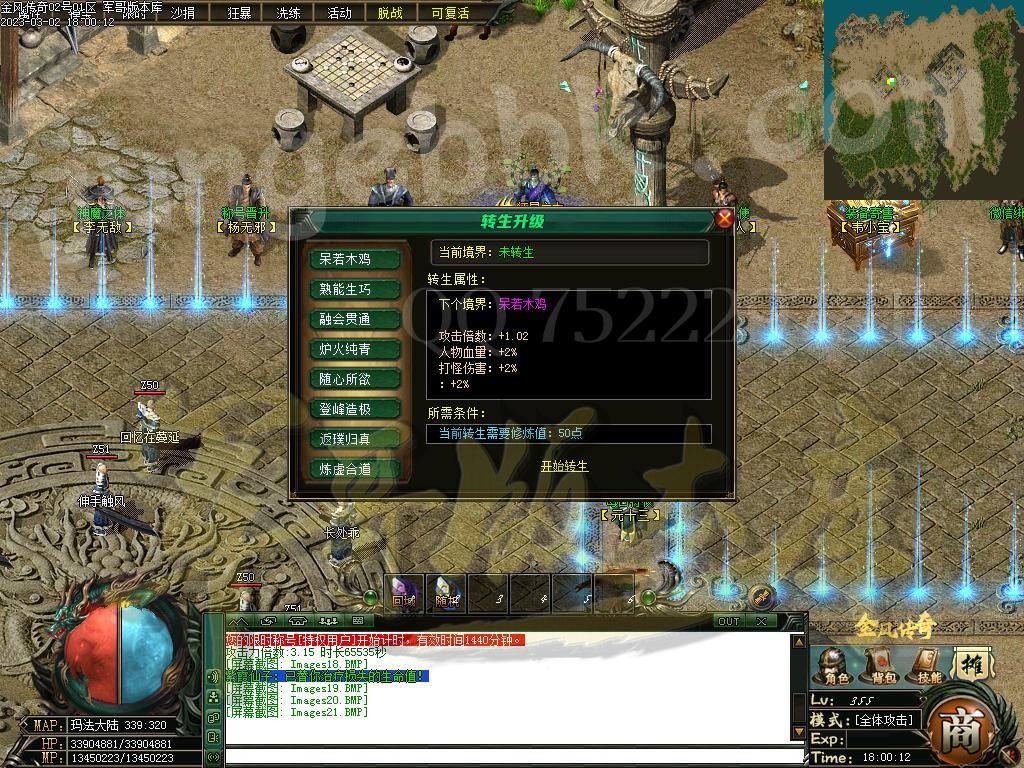Use the 回城 return-to-town hotbar item
Viewport: 1024px width, 768px height.
point(404,594)
